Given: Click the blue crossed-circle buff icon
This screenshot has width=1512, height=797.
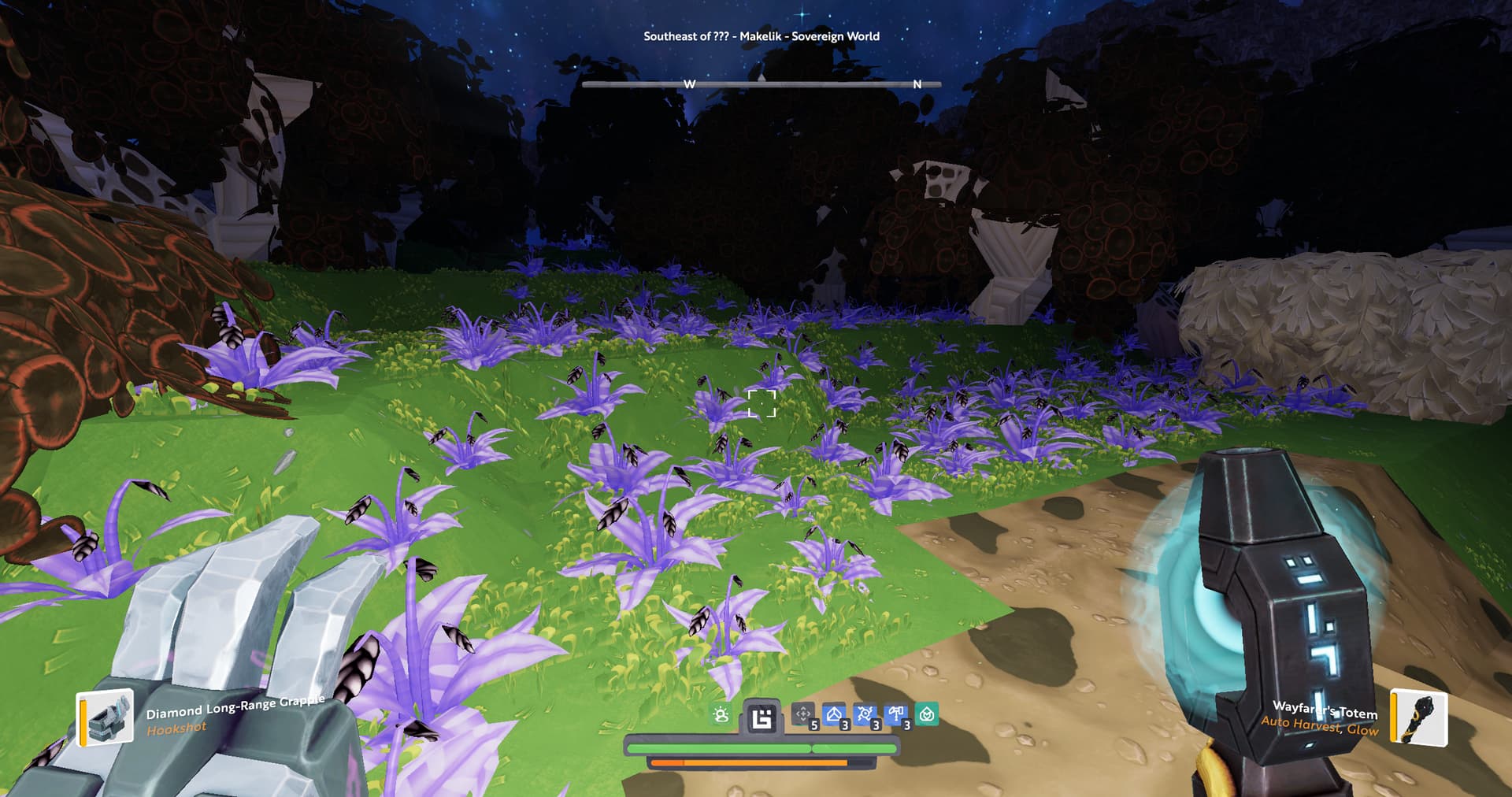Looking at the screenshot, I should click(x=865, y=714).
